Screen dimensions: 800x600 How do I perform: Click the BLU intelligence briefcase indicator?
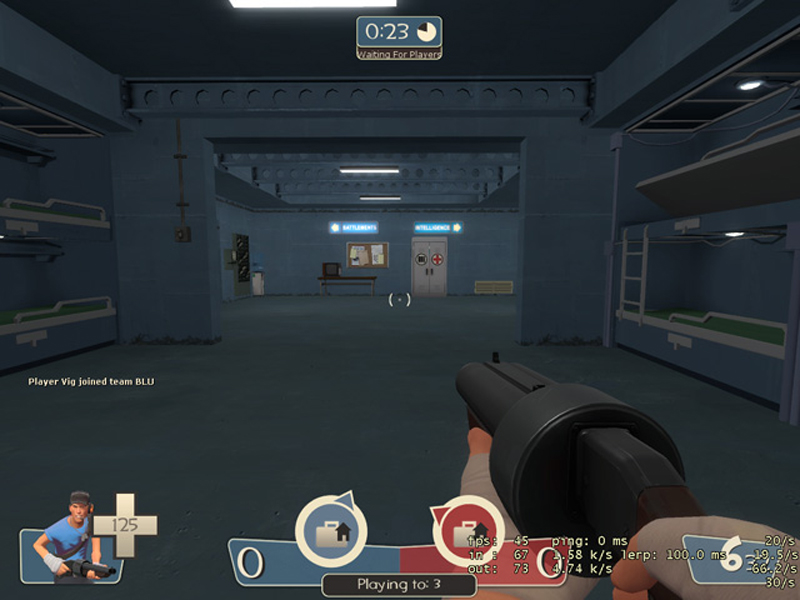coord(331,532)
